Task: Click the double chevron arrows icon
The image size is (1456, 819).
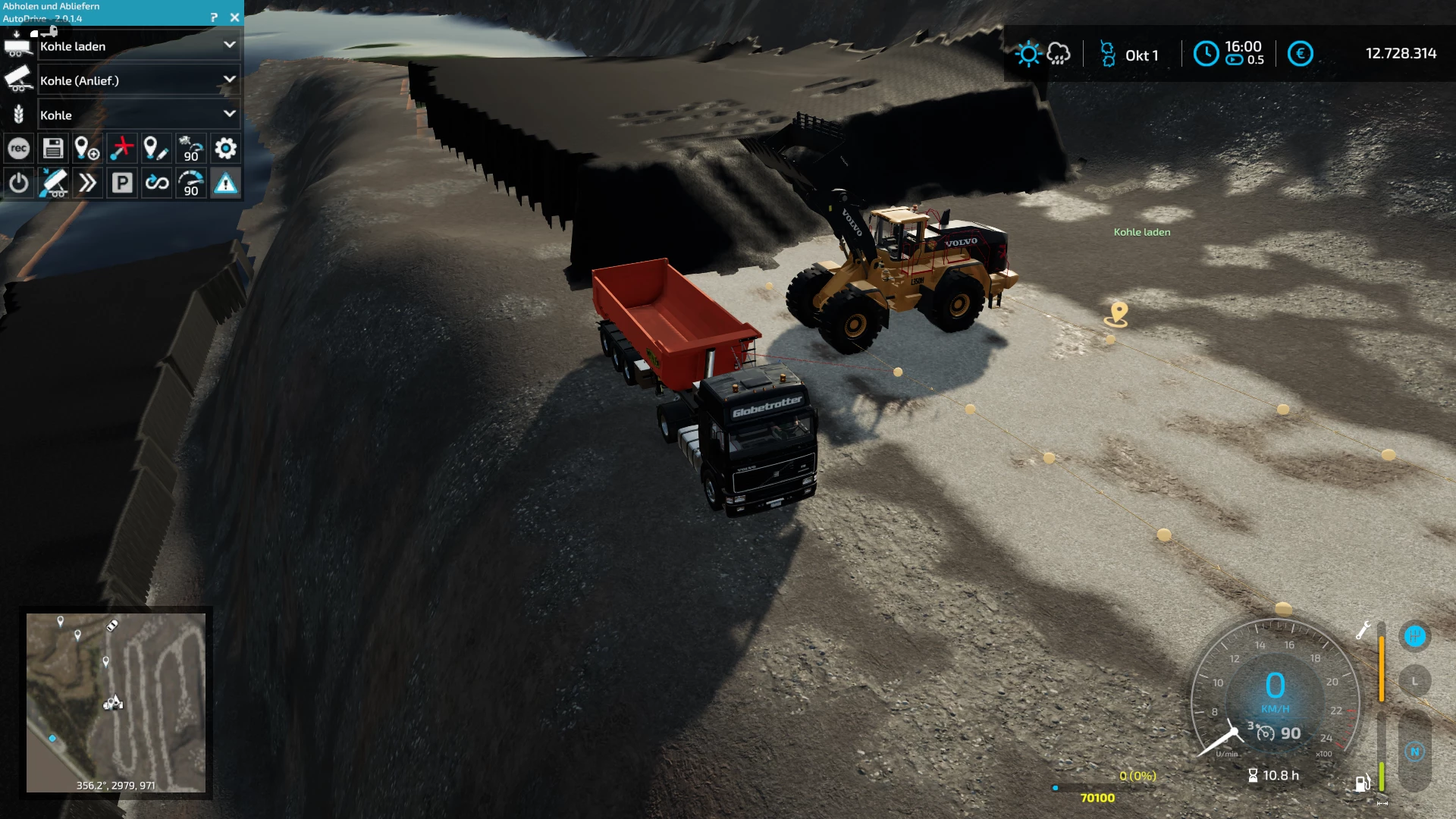Action: pyautogui.click(x=87, y=183)
